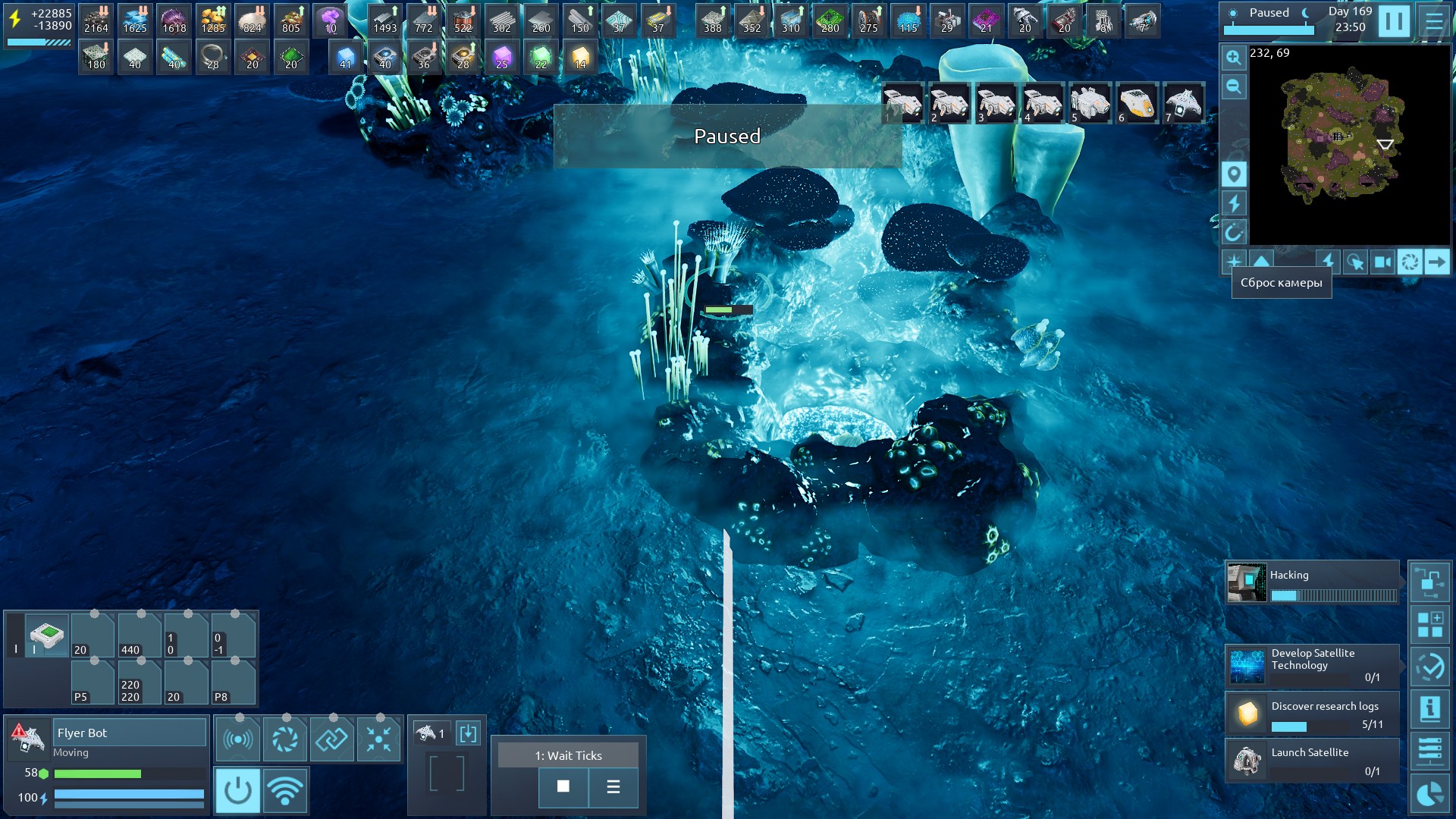The height and width of the screenshot is (819, 1456).
Task: Select the Launch Satellite objective
Action: point(1312,761)
